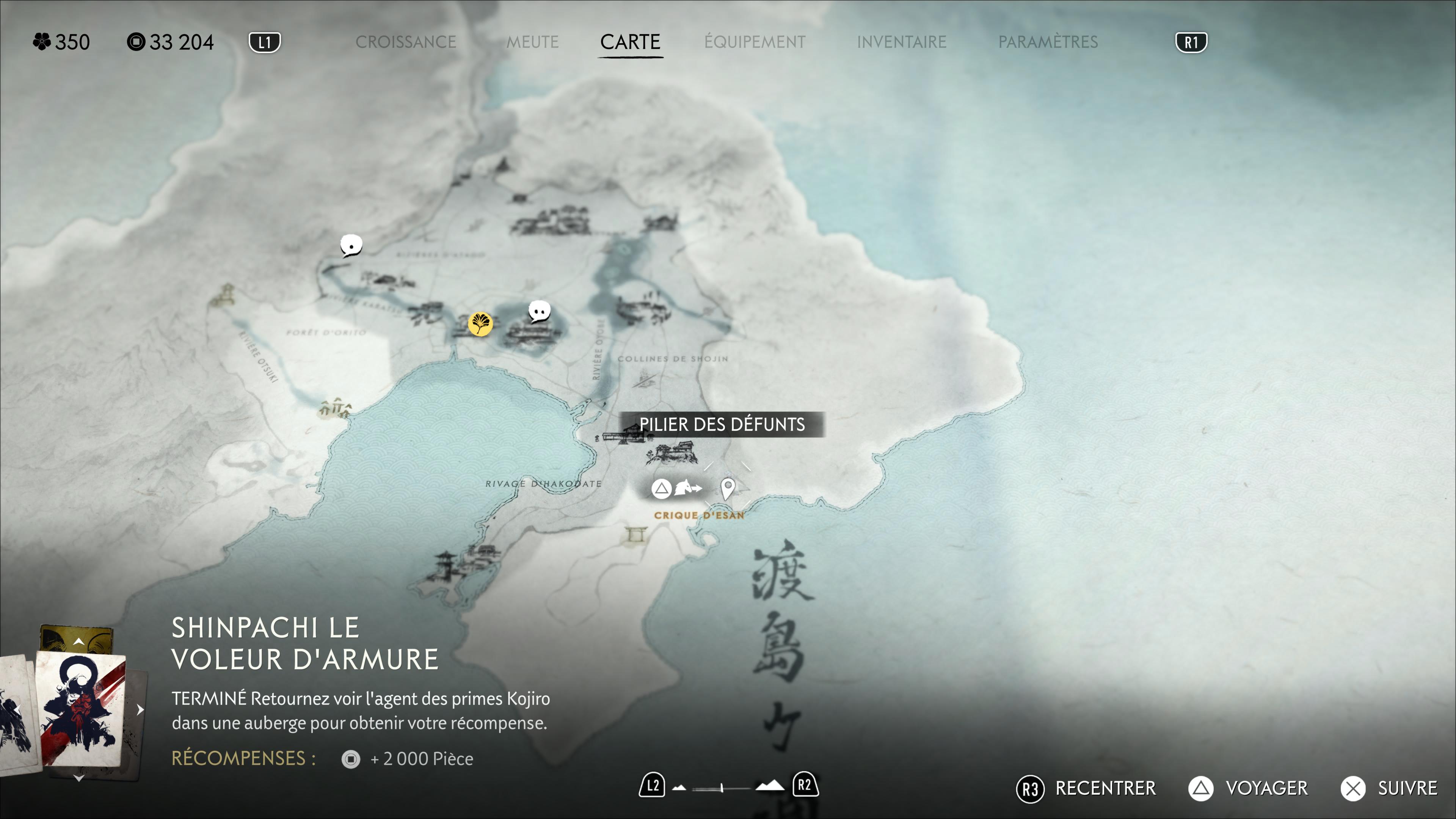Select the white location pin marker
The image size is (1456, 819).
[x=728, y=487]
